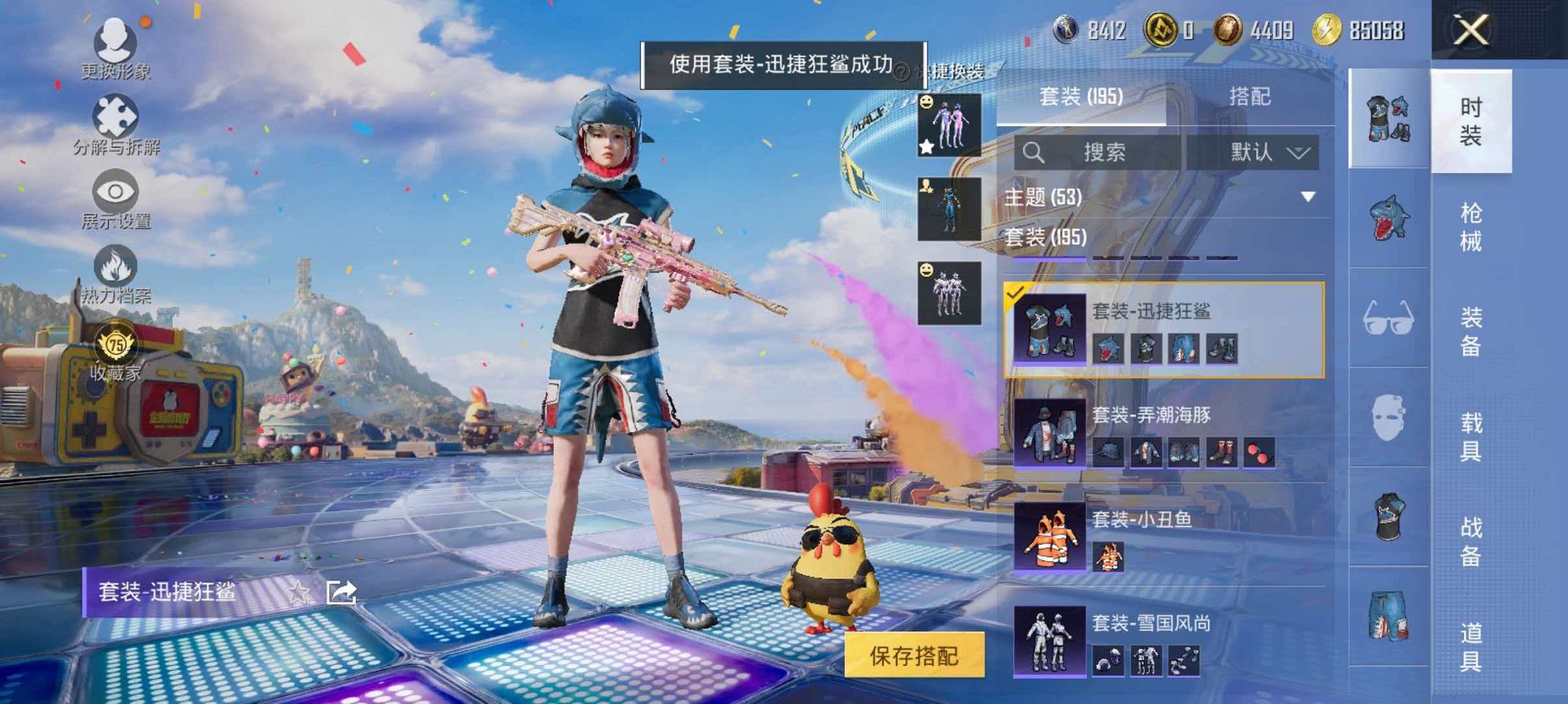The width and height of the screenshot is (1568, 704).
Task: Open the 默认 sort dropdown
Action: (1265, 151)
